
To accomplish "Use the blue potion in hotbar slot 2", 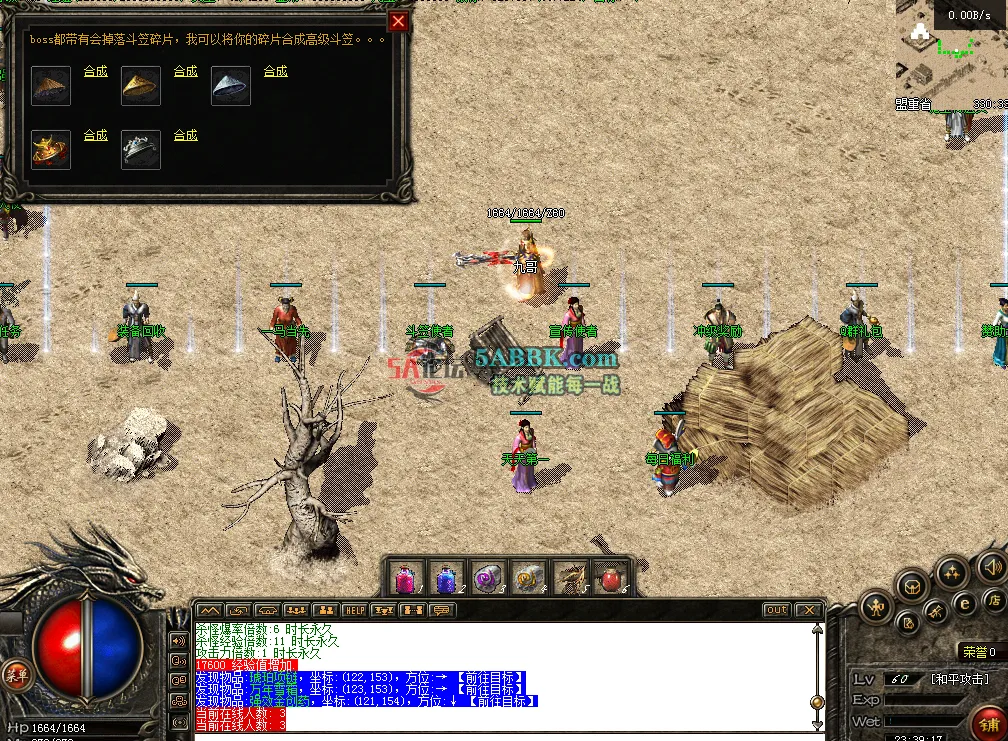I will pyautogui.click(x=446, y=579).
